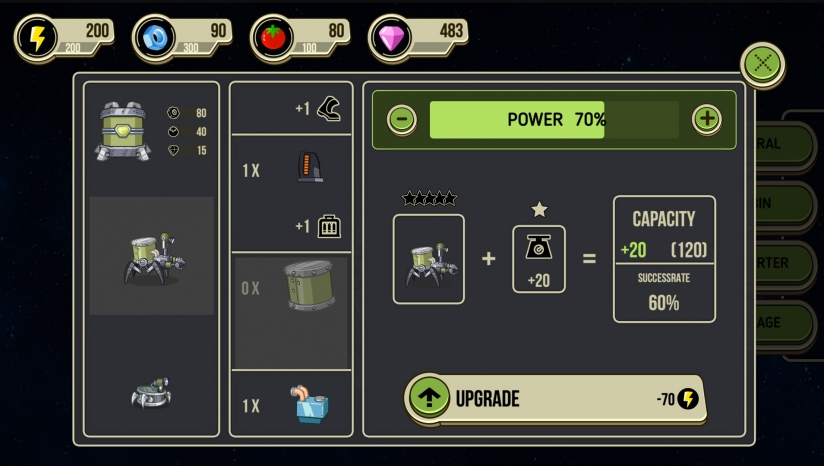This screenshot has width=824, height=466.
Task: Decrease power with the minus button
Action: (x=402, y=119)
